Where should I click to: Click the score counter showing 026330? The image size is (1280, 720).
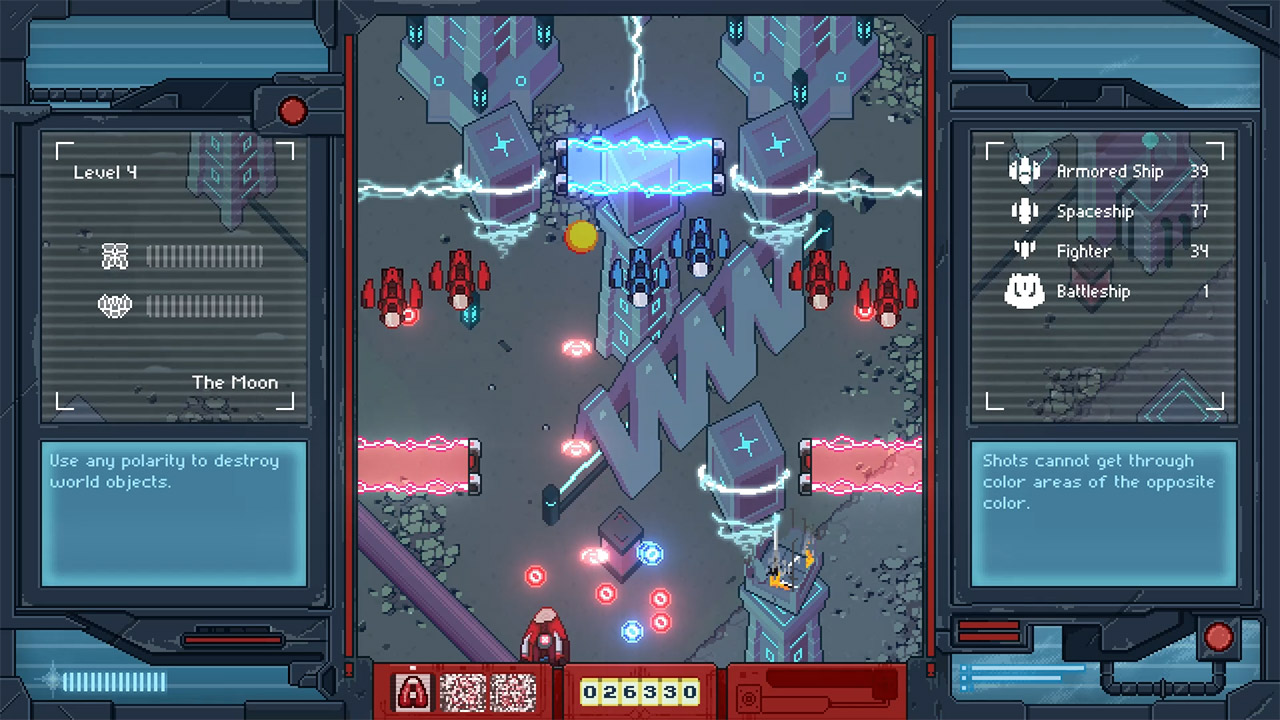tap(640, 691)
